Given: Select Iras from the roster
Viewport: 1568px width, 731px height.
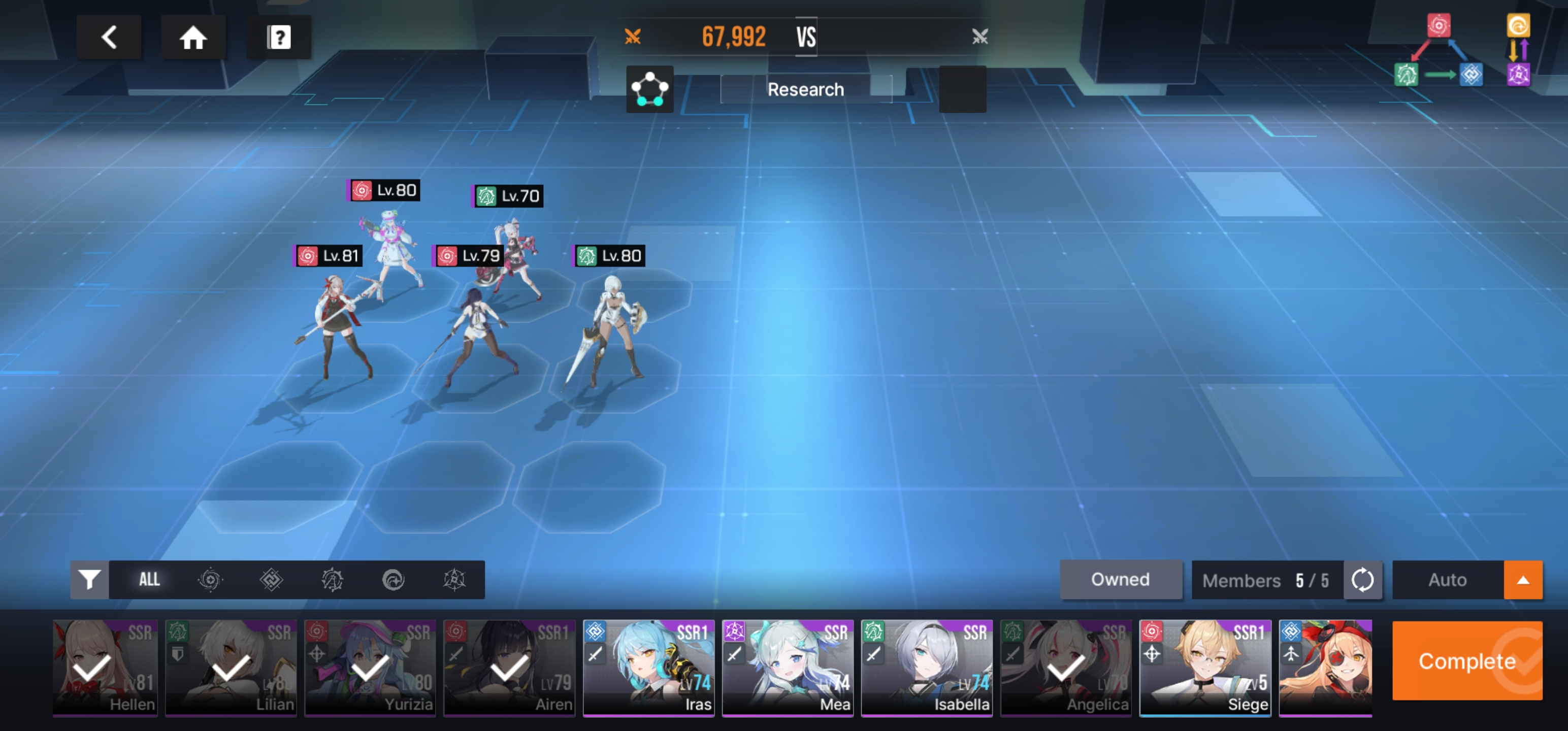Looking at the screenshot, I should point(648,668).
